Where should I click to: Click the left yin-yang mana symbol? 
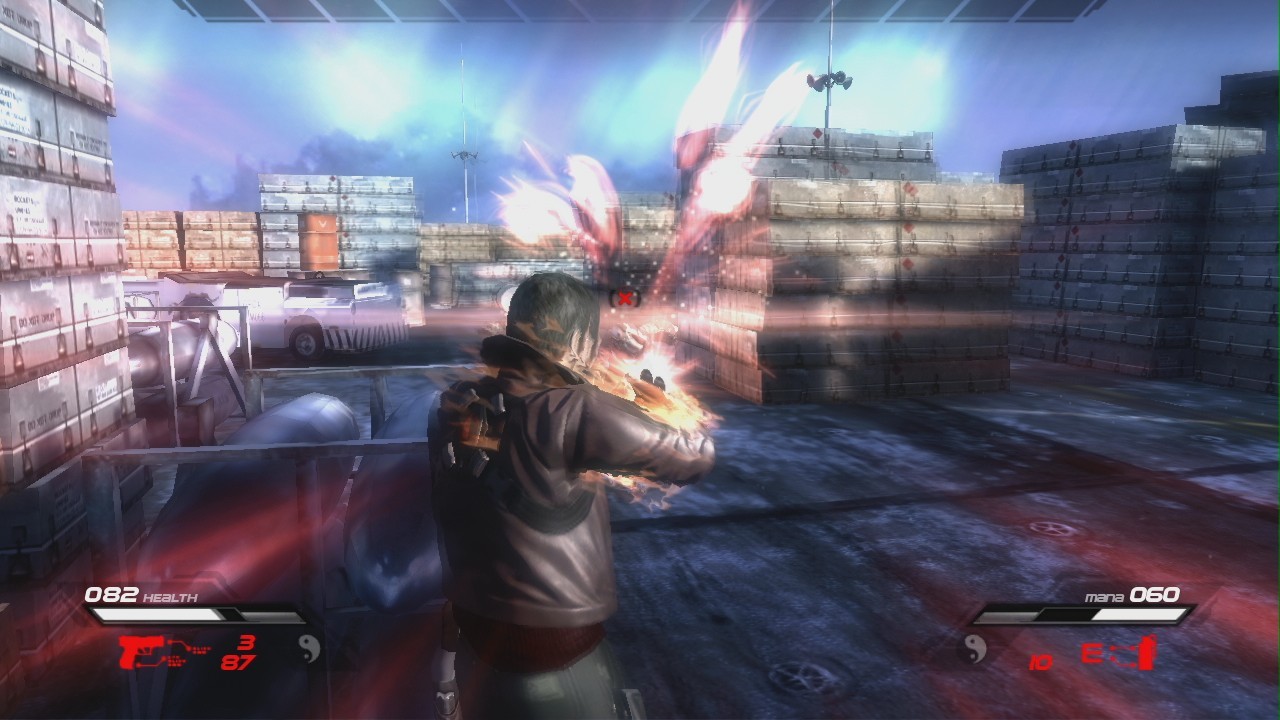point(310,649)
